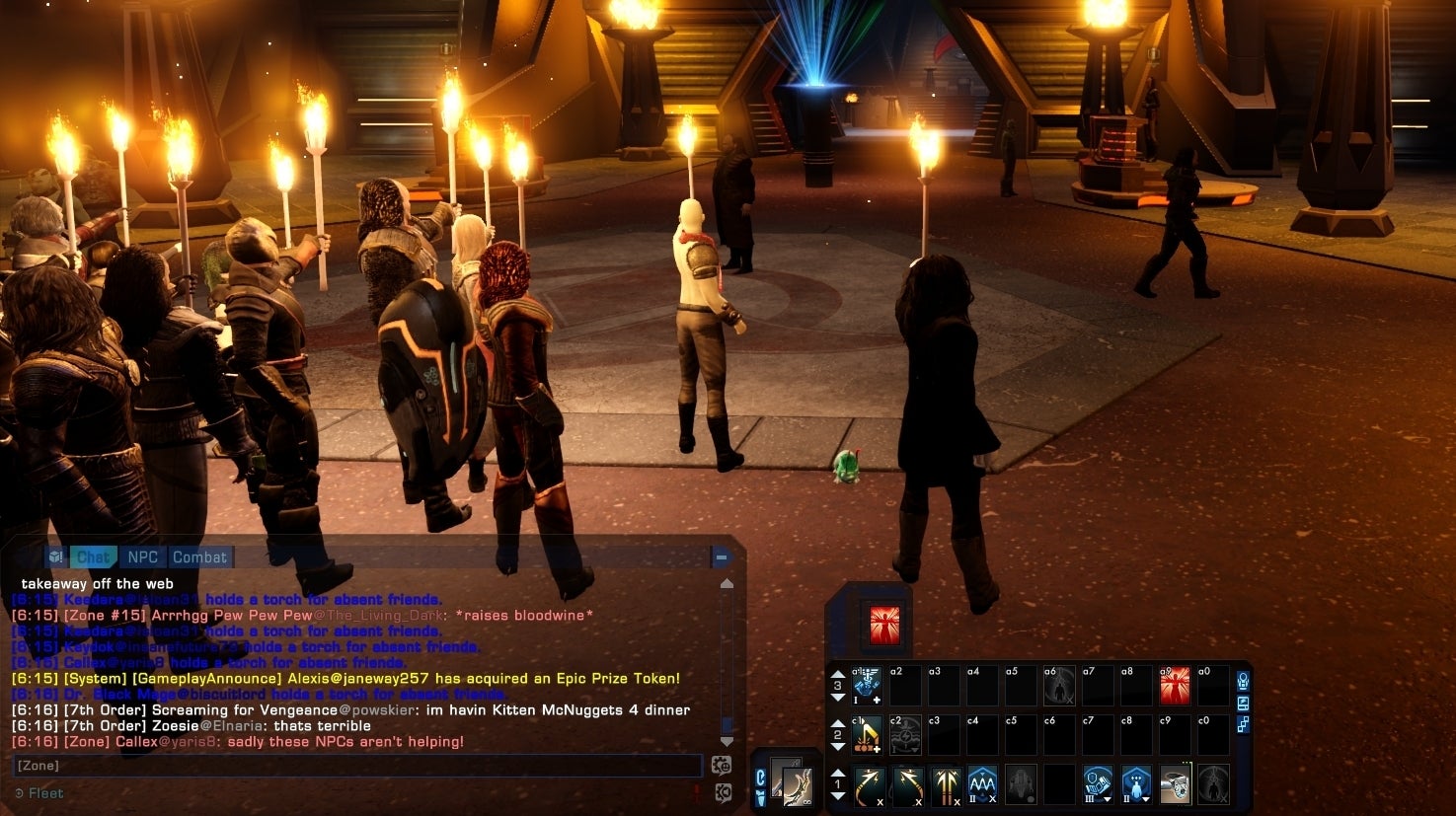Use the silver device item in the tray

point(1175,785)
